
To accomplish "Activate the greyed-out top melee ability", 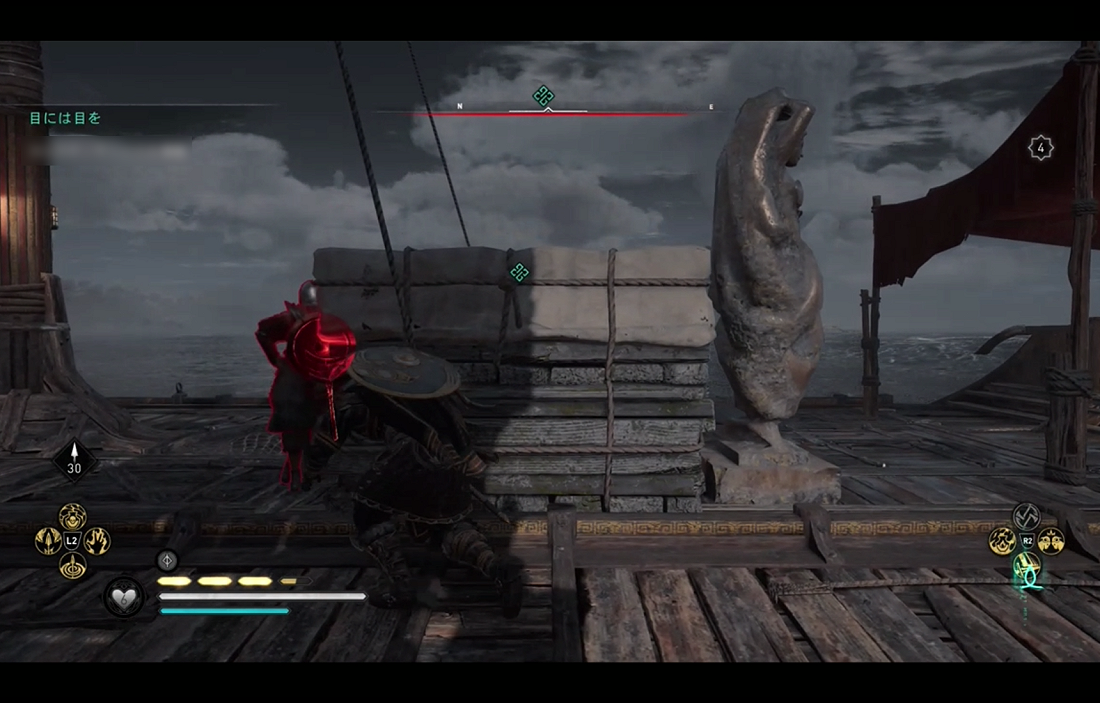I will [1027, 516].
